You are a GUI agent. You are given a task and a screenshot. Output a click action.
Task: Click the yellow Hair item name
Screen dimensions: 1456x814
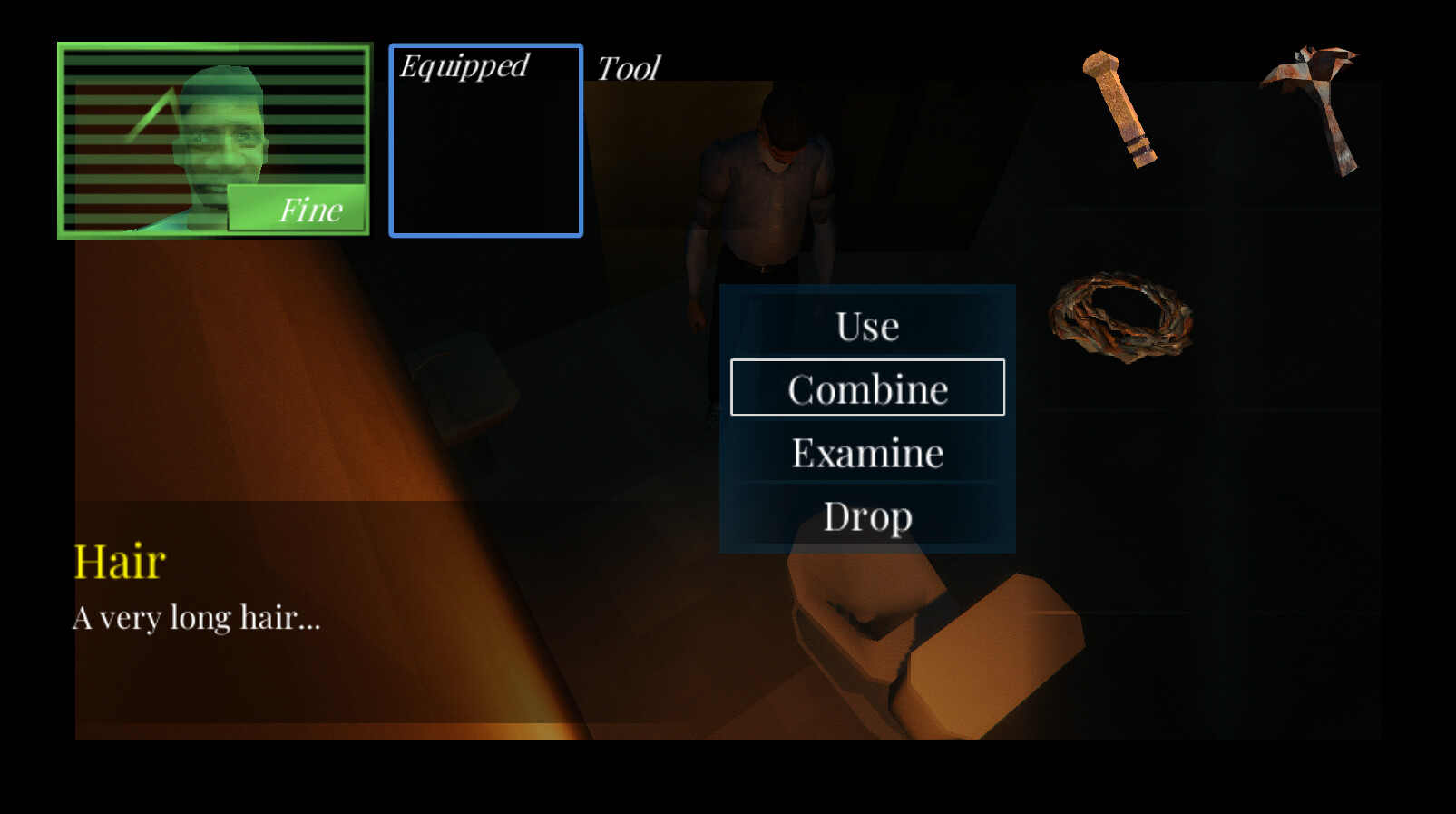point(119,560)
